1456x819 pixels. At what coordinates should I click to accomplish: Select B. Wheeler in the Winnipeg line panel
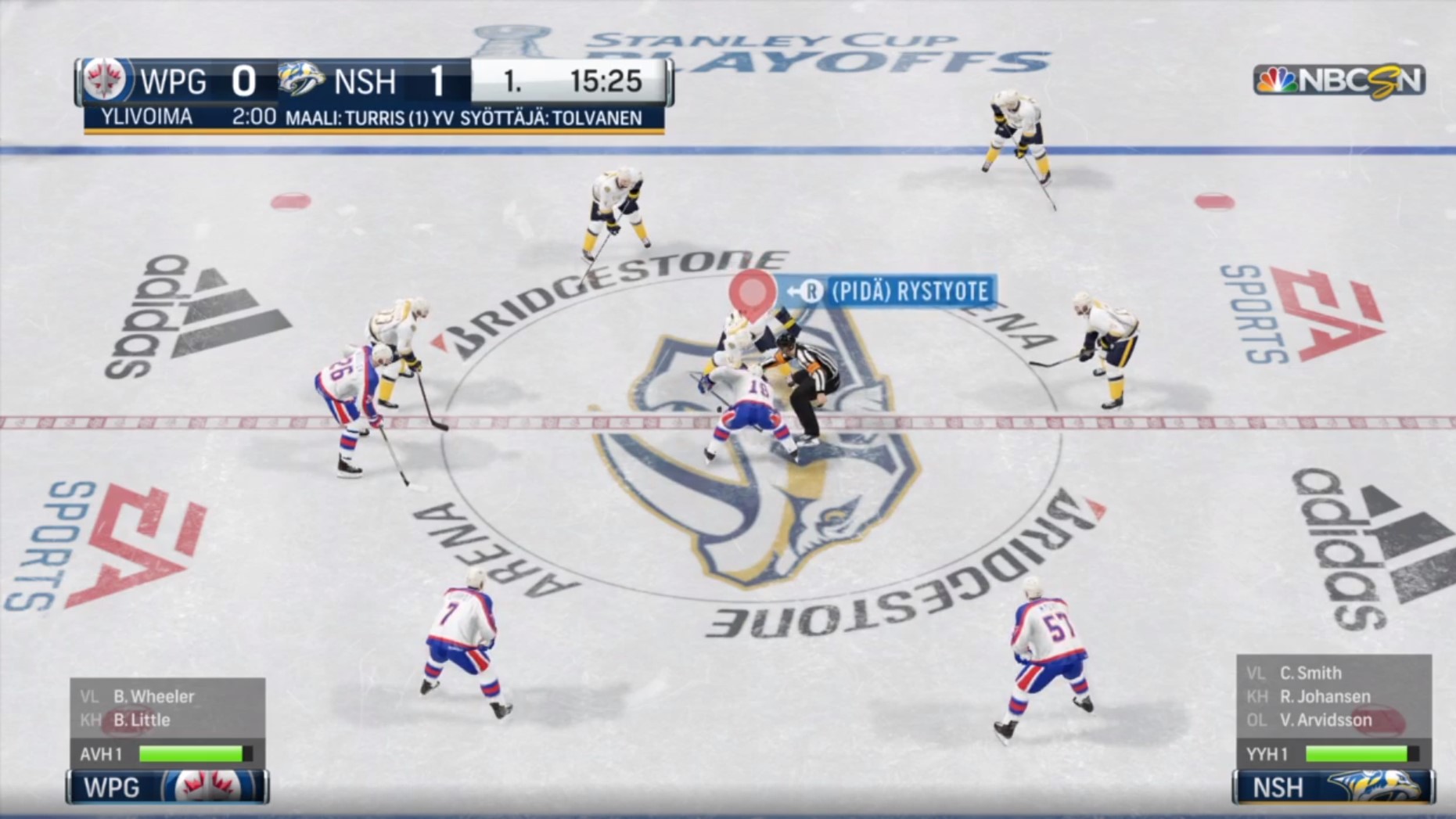click(x=153, y=696)
